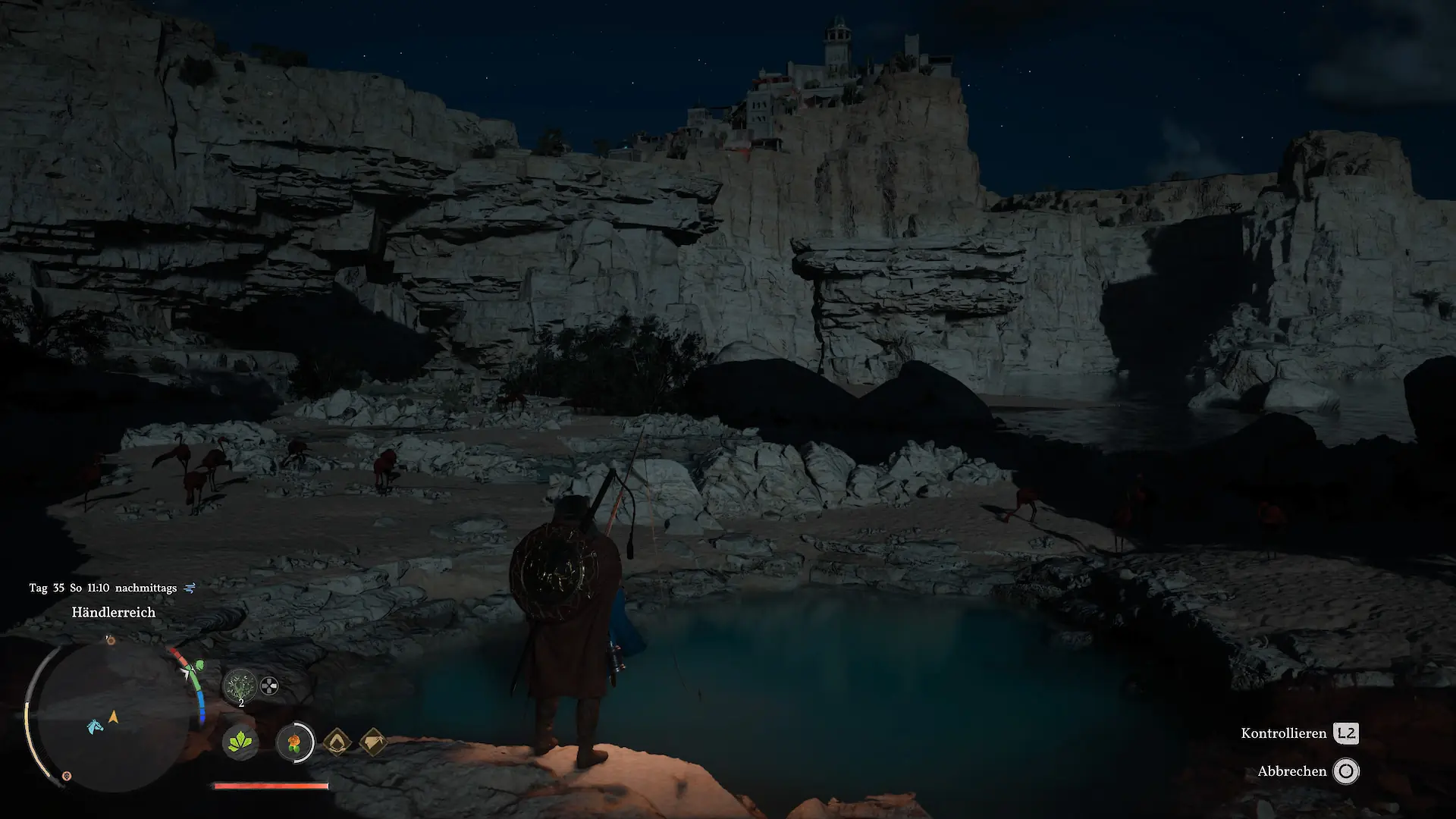Image resolution: width=1456 pixels, height=819 pixels.
Task: Click the hooded cloak diamond icon
Action: [337, 742]
